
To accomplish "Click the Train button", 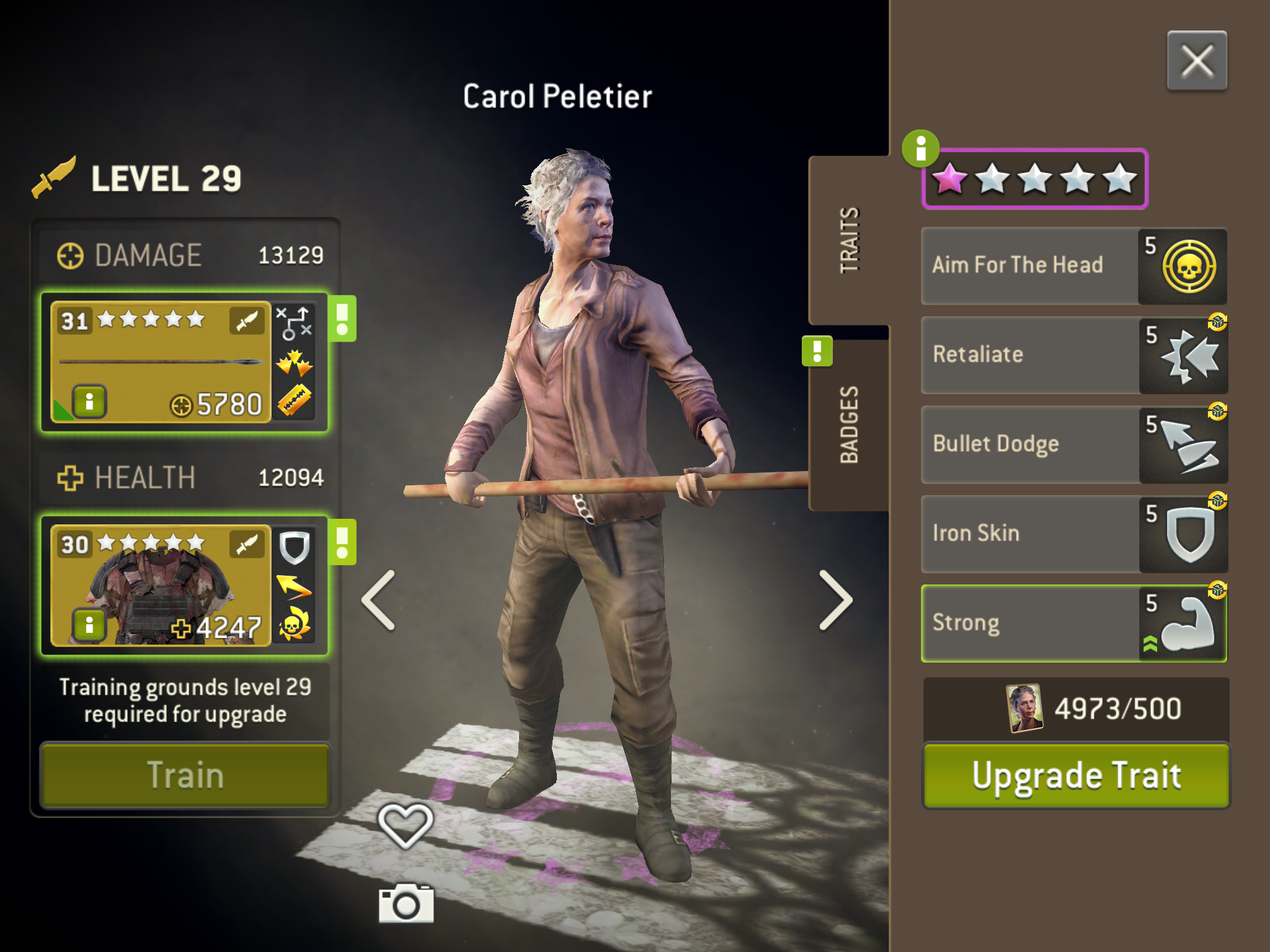I will [185, 775].
